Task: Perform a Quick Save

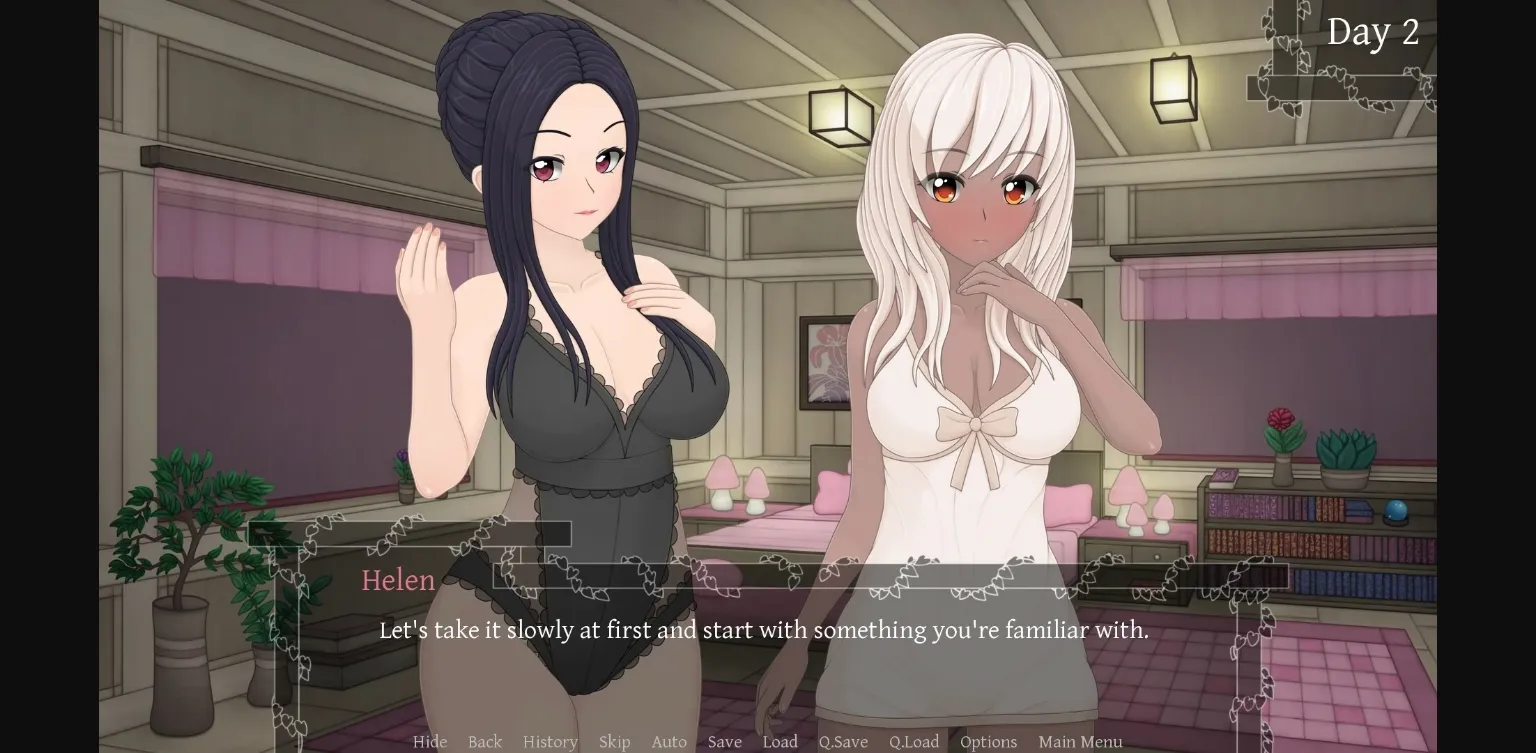Action: coord(842,742)
